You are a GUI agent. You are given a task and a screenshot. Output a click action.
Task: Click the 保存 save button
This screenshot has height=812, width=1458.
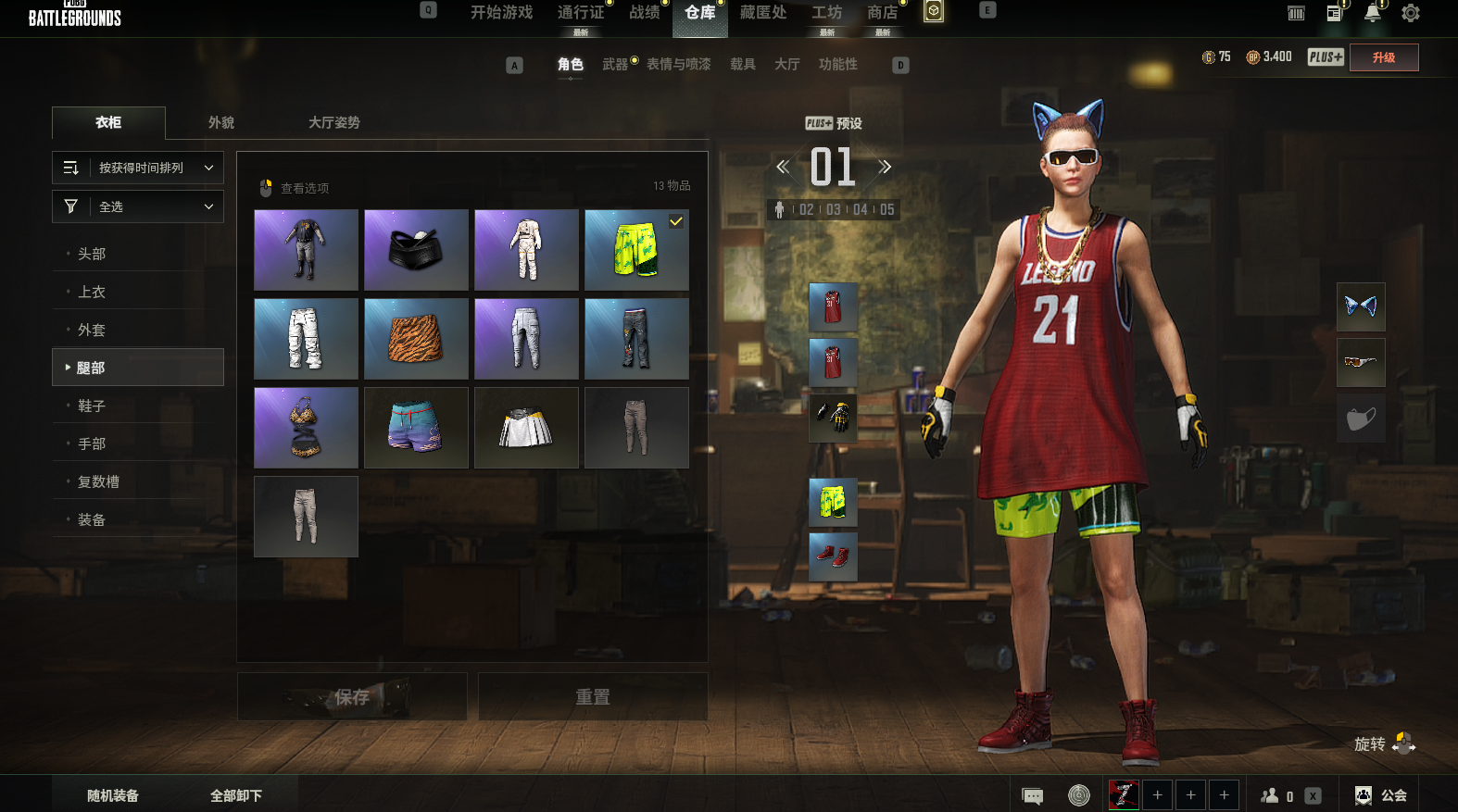click(352, 696)
